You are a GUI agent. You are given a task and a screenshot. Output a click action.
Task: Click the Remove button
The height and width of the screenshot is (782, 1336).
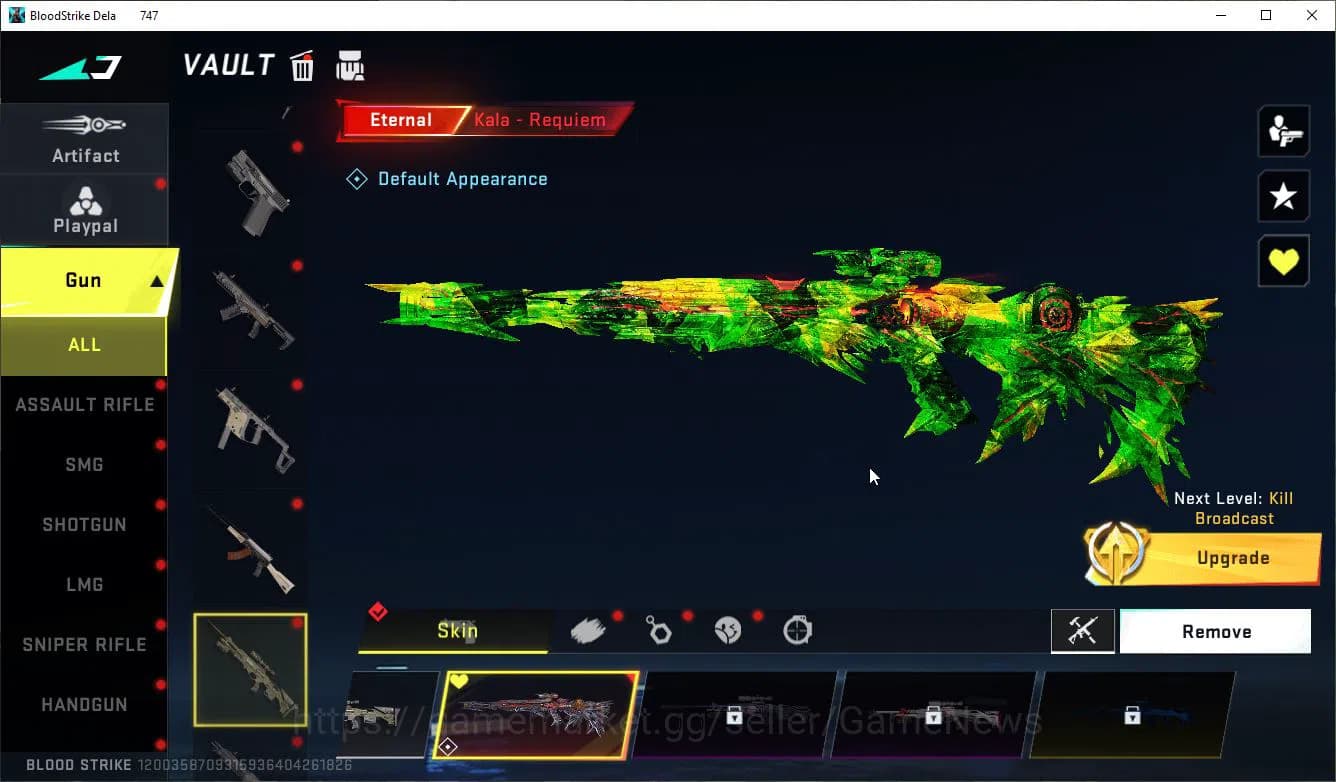click(1216, 631)
